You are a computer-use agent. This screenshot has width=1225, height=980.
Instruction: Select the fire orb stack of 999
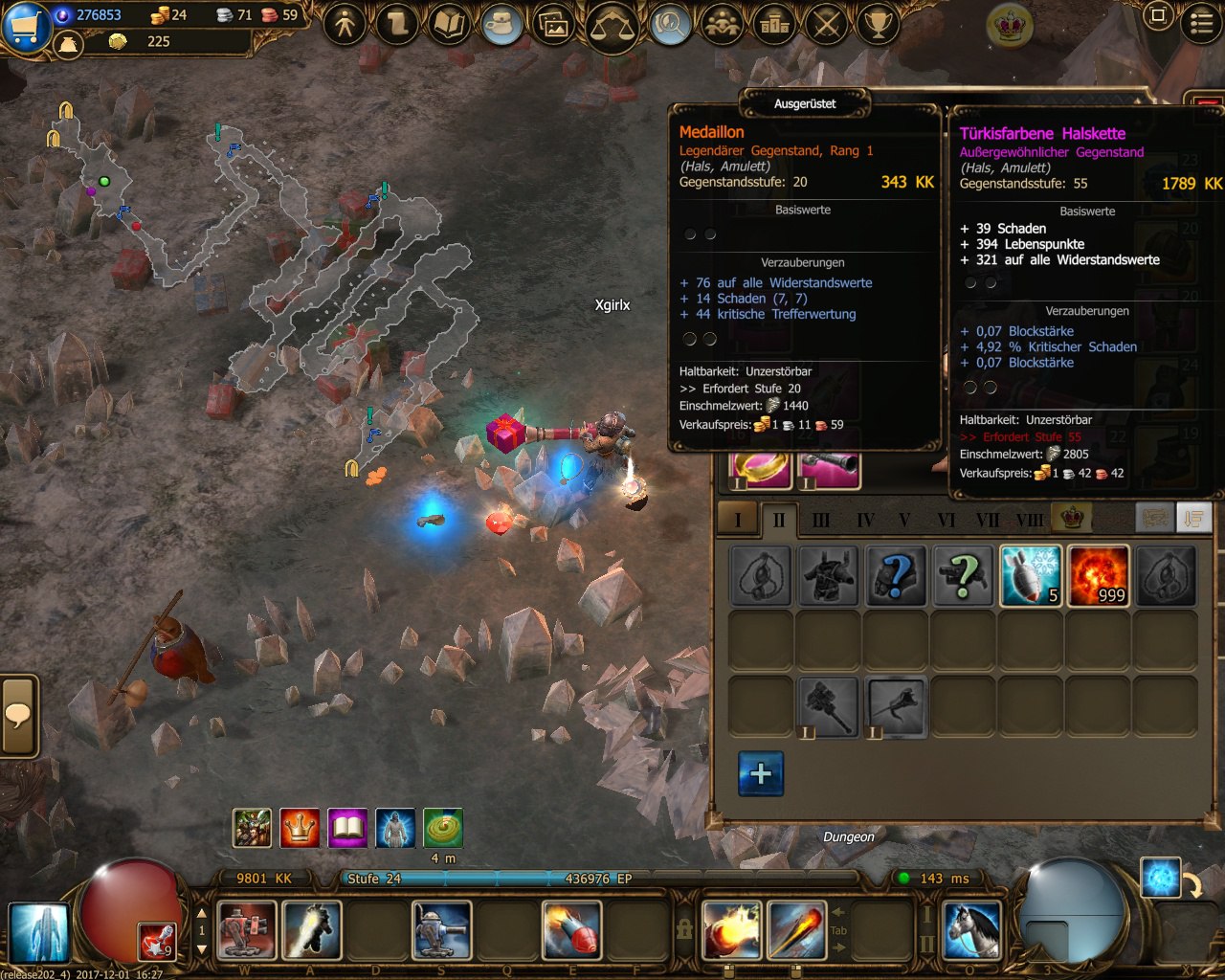[1098, 575]
